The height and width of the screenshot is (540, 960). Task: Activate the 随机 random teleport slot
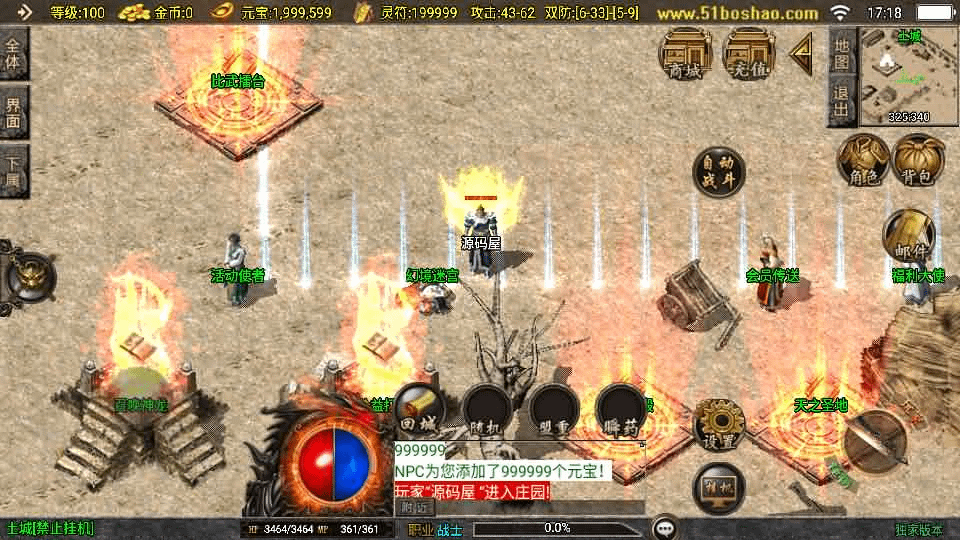pyautogui.click(x=487, y=410)
